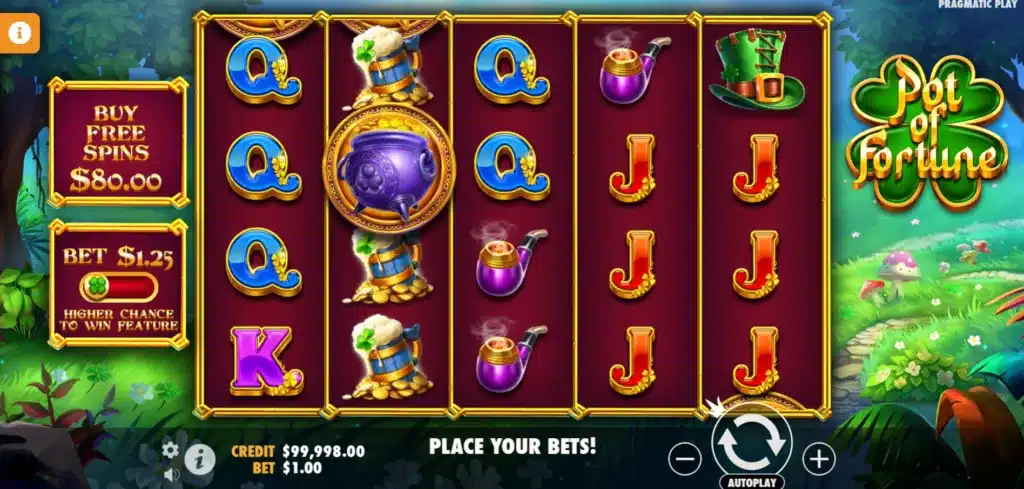Toggle sound using the speaker icon
The image size is (1024, 489).
pos(171,473)
